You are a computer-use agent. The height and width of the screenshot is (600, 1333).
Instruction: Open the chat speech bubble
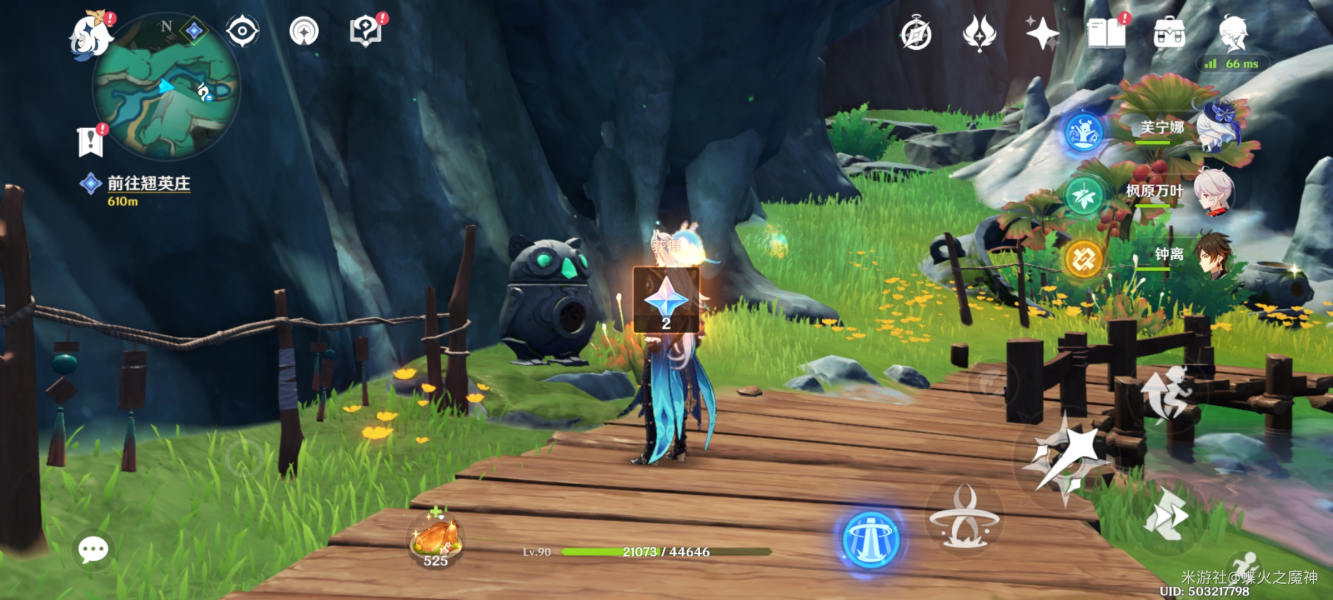94,548
